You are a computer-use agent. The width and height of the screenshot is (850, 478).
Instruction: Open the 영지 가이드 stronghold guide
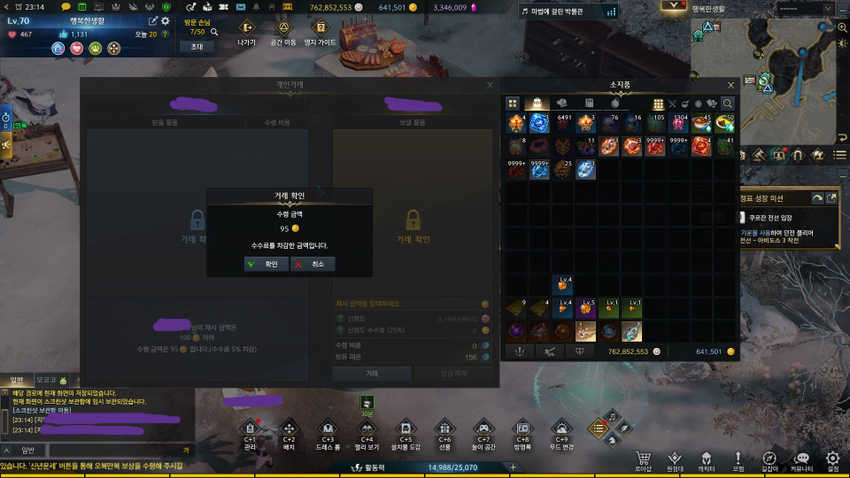[x=322, y=30]
